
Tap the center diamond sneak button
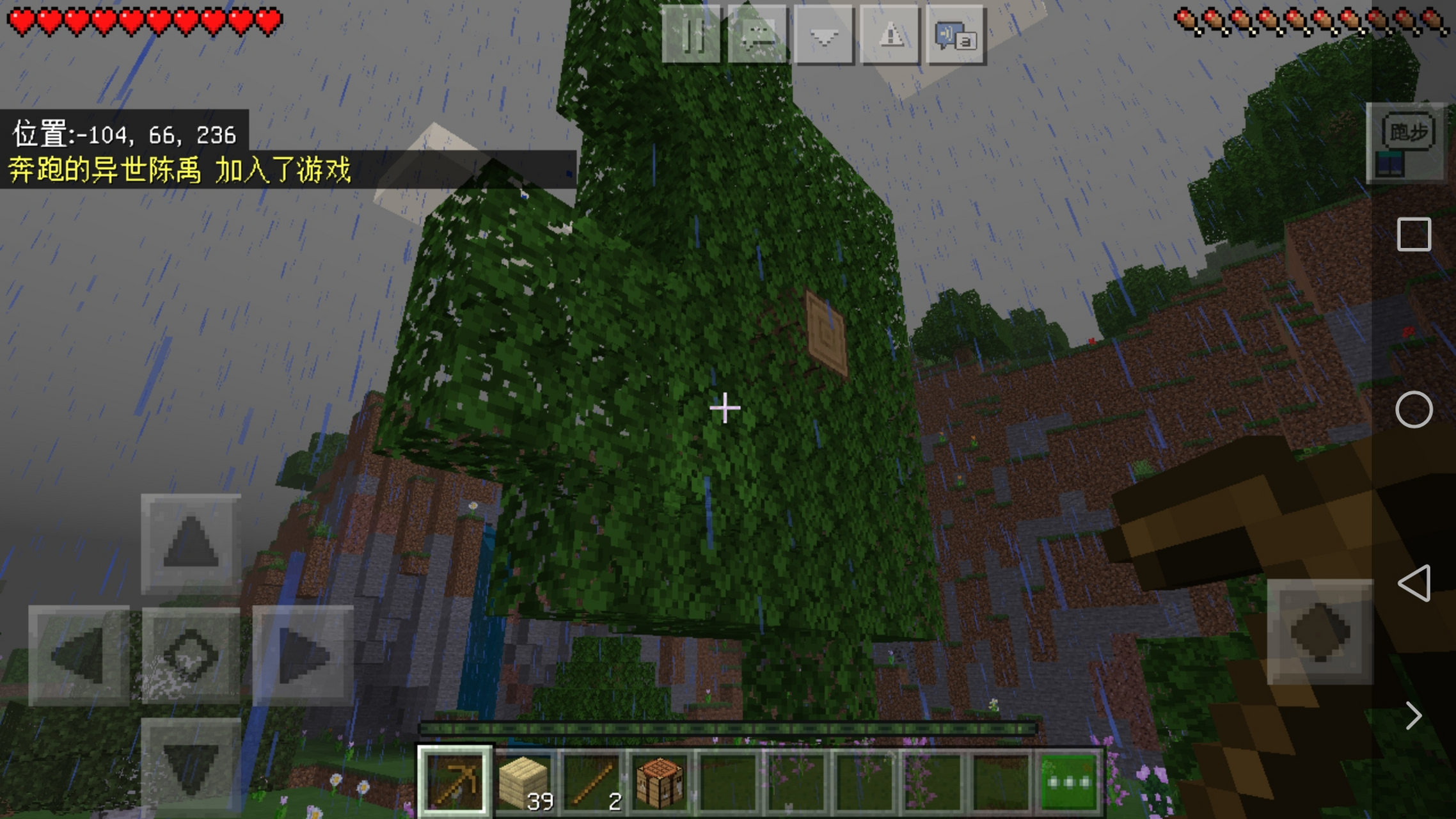[191, 655]
